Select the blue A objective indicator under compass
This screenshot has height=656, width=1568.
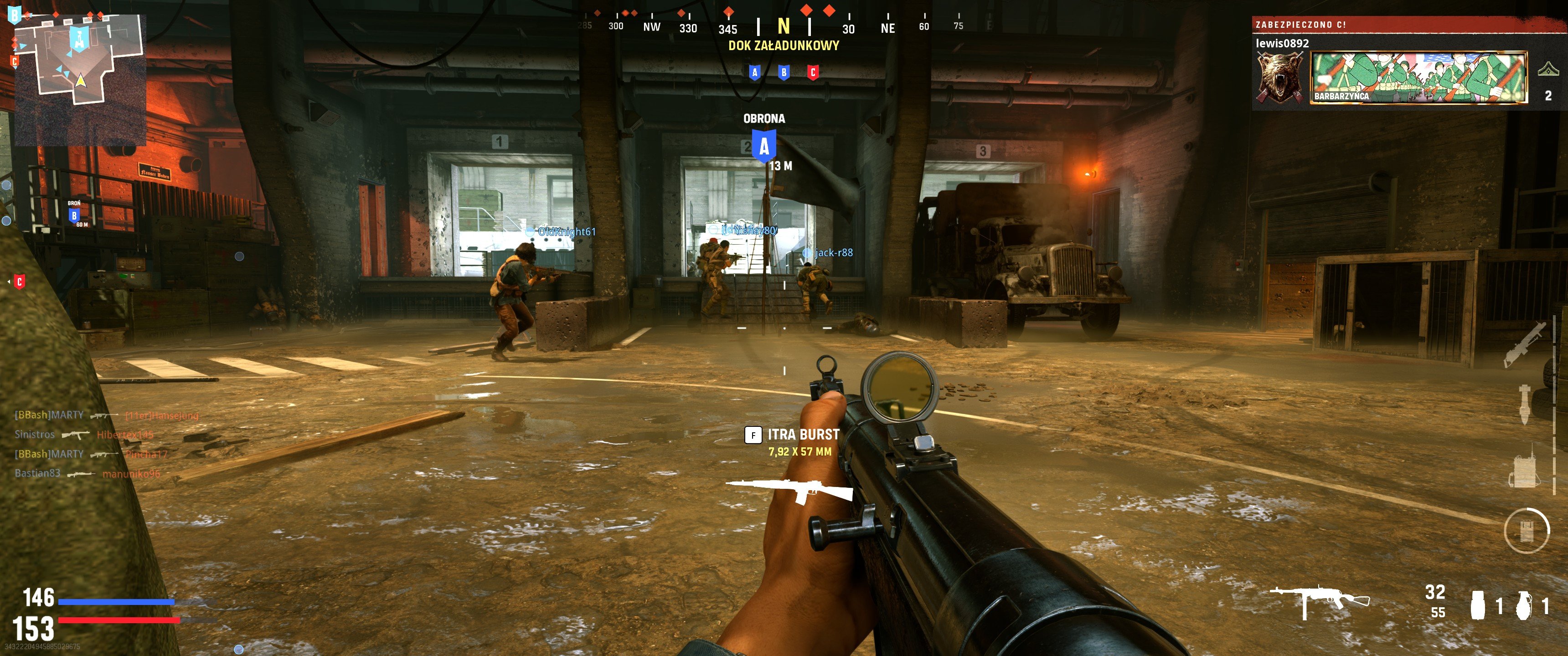[755, 73]
